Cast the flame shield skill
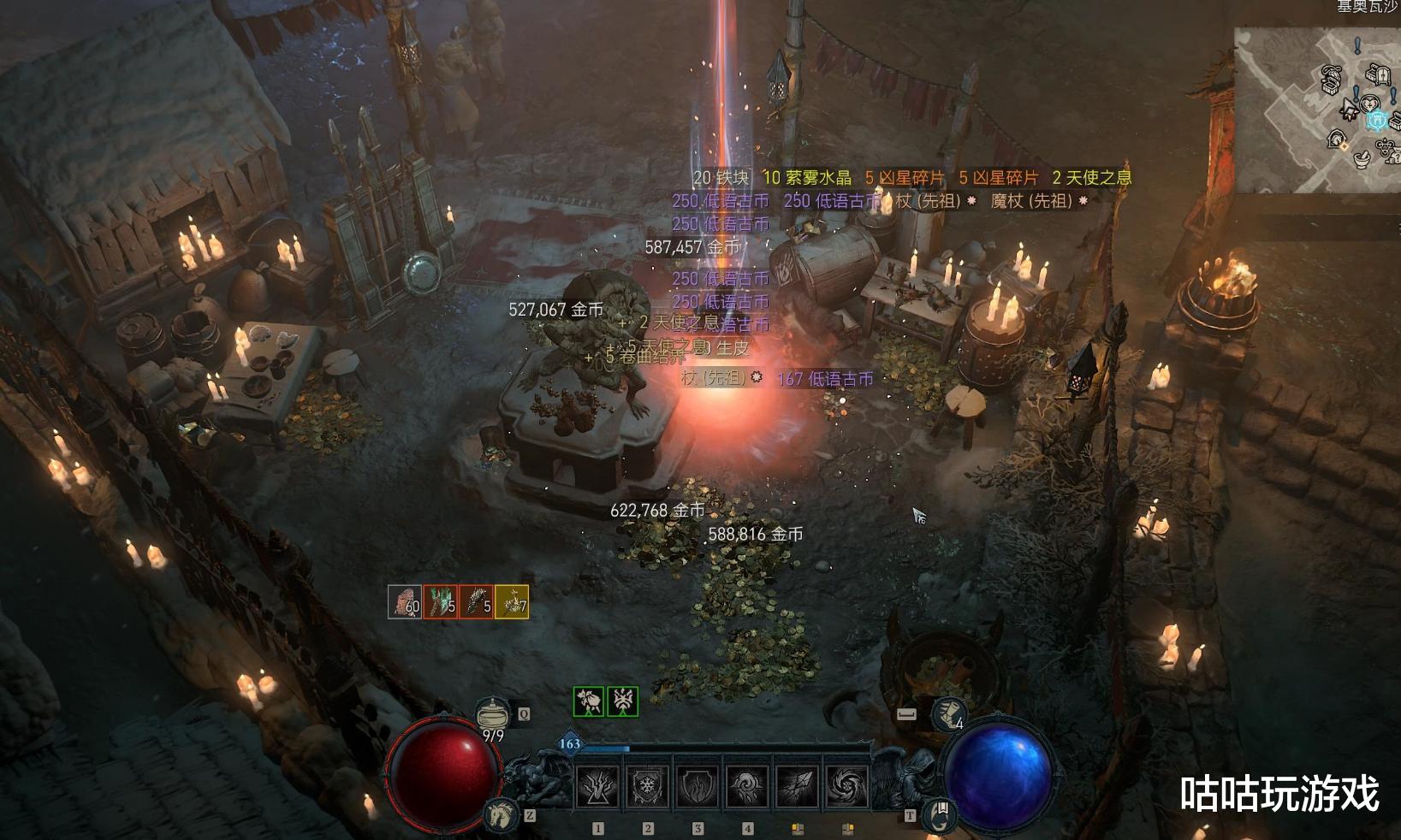 (x=698, y=786)
